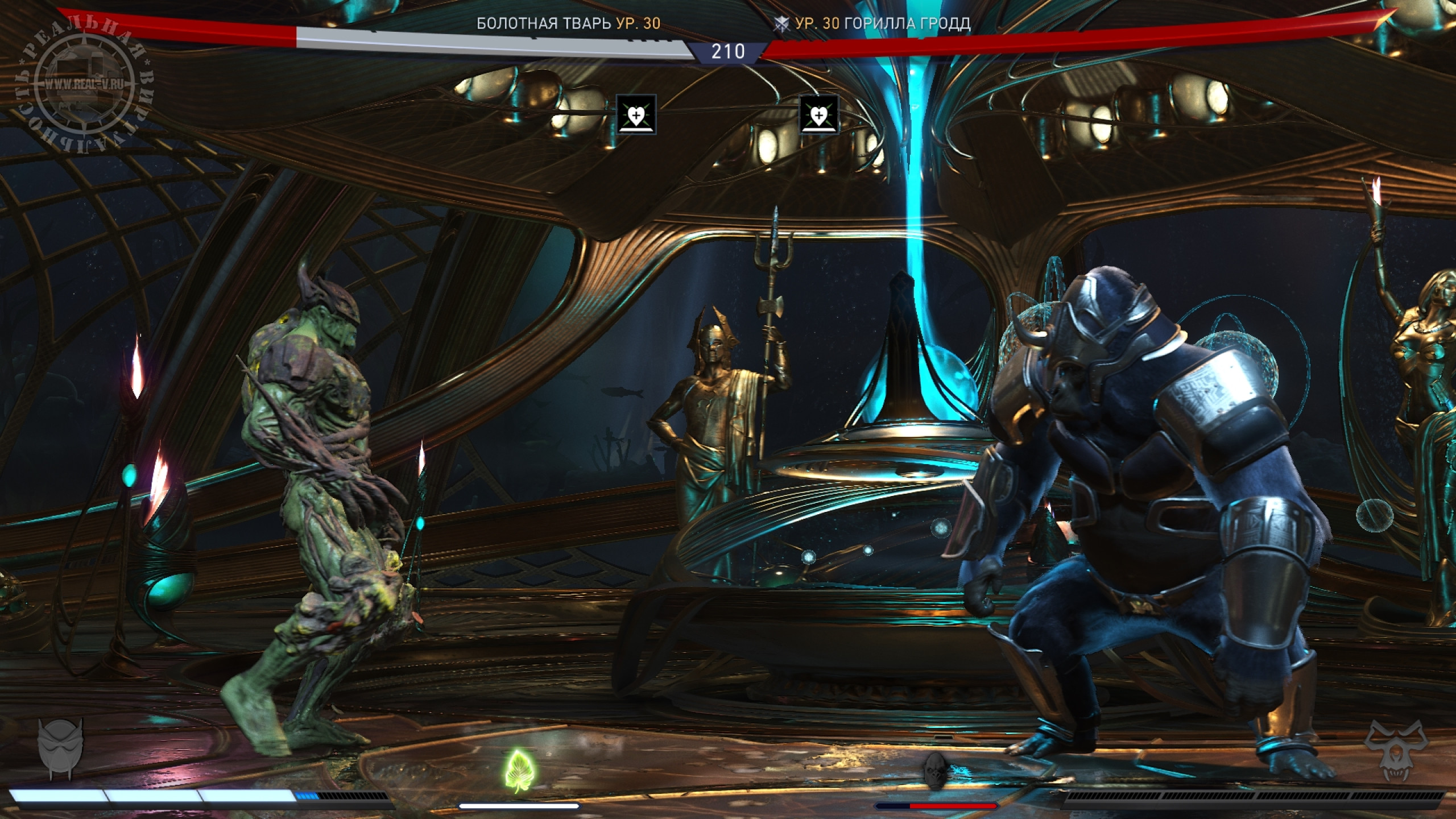Click Swamp Thing's heart-plus modifier icon
The image size is (1456, 819).
(636, 114)
